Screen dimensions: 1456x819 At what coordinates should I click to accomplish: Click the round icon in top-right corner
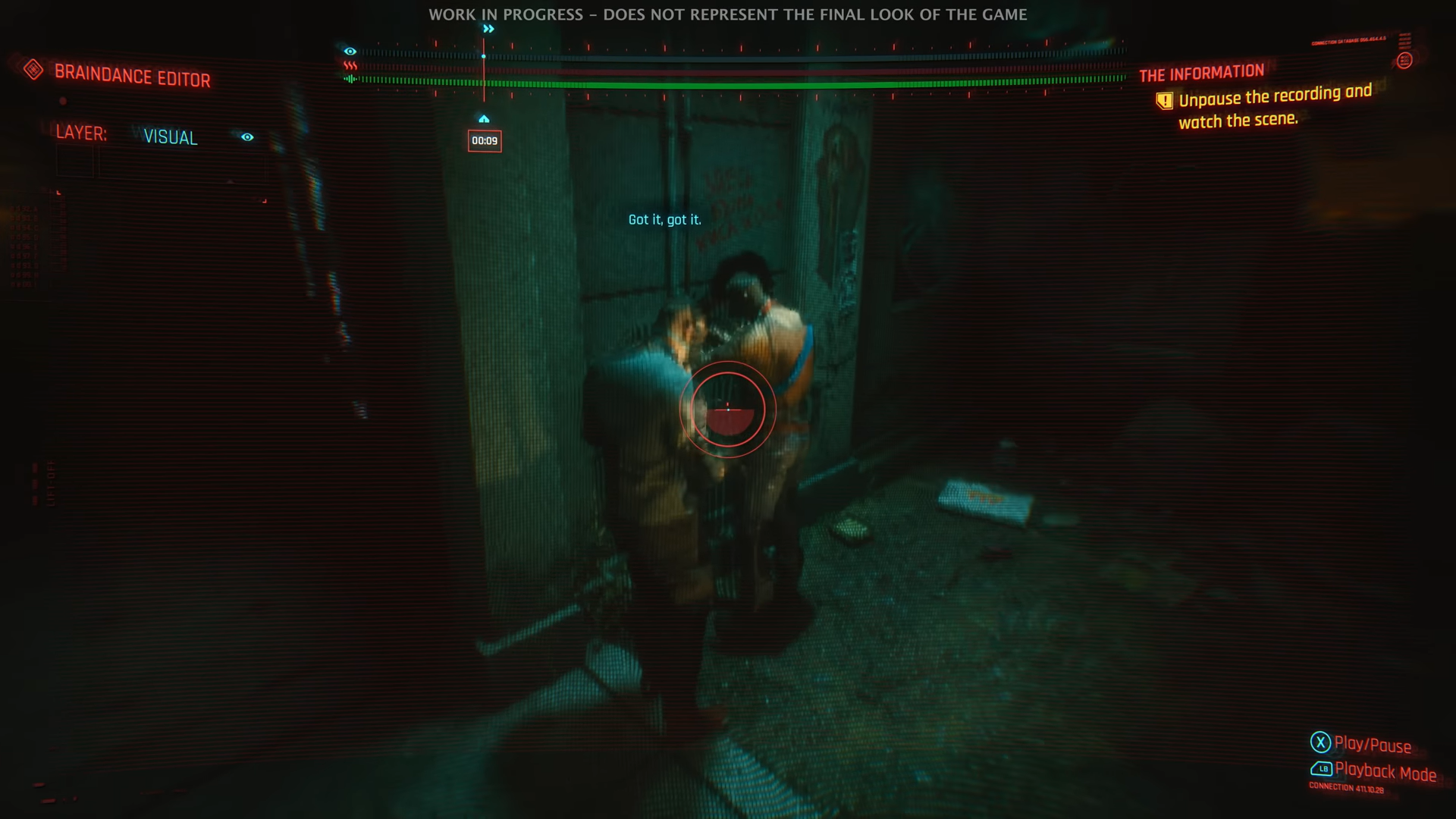[x=1404, y=61]
